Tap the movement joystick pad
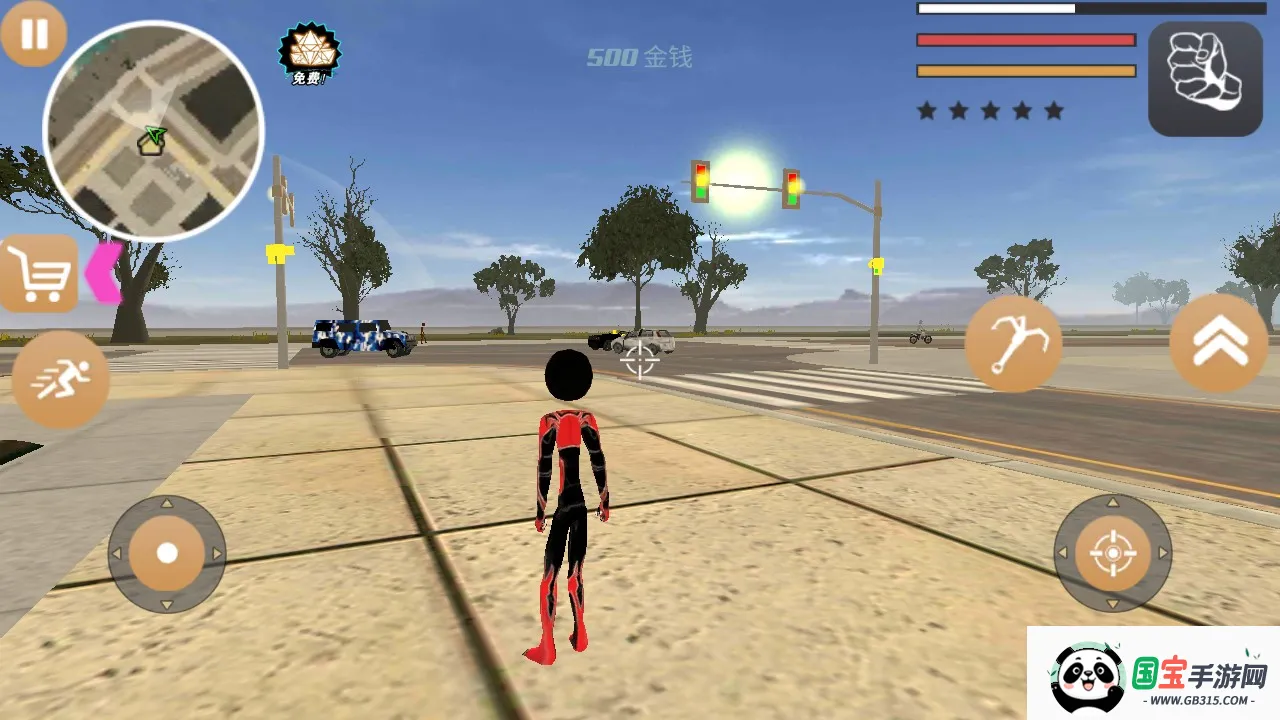Viewport: 1280px width, 720px height. [167, 553]
